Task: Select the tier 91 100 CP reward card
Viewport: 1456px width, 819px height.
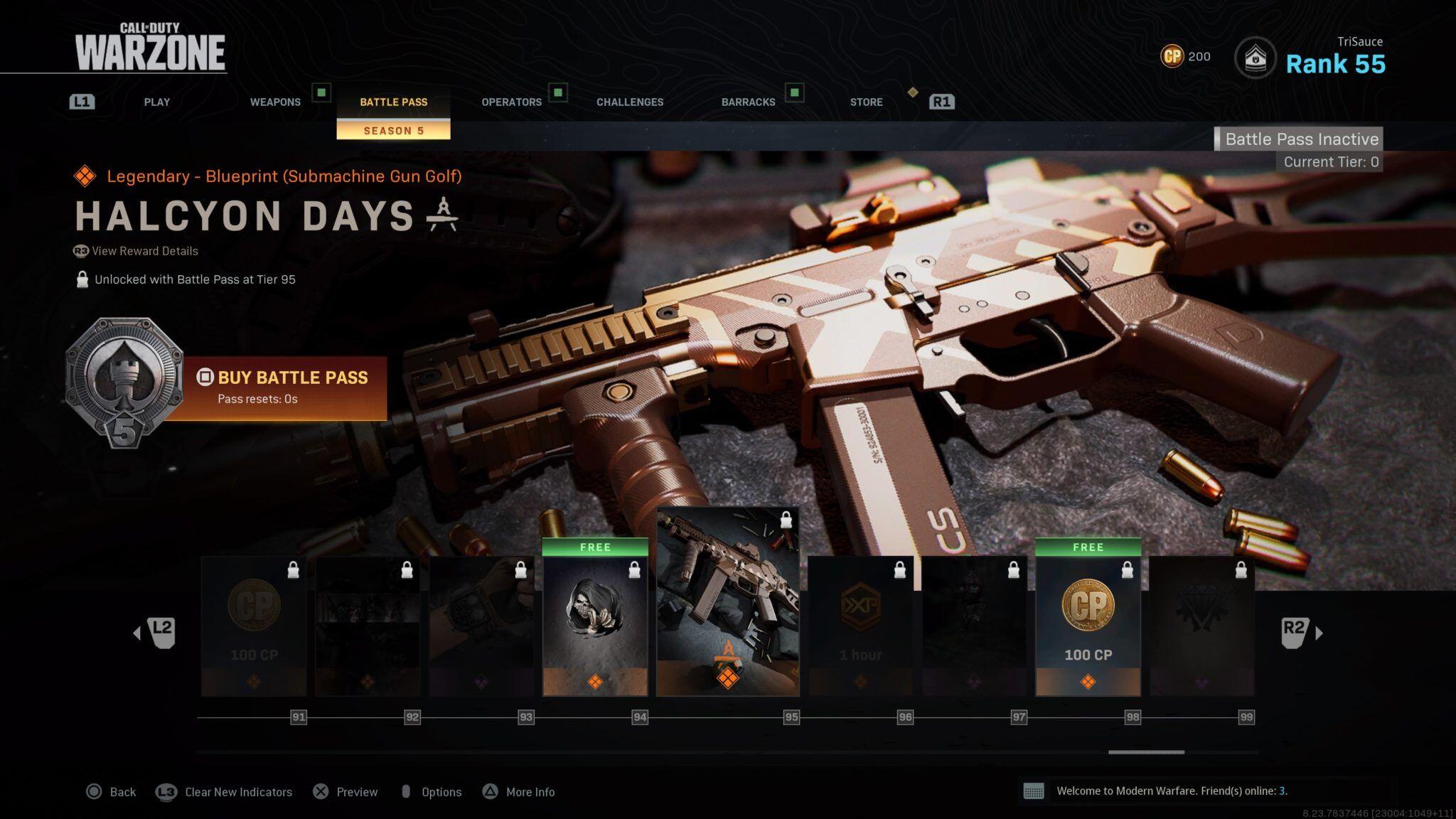Action: coord(254,626)
